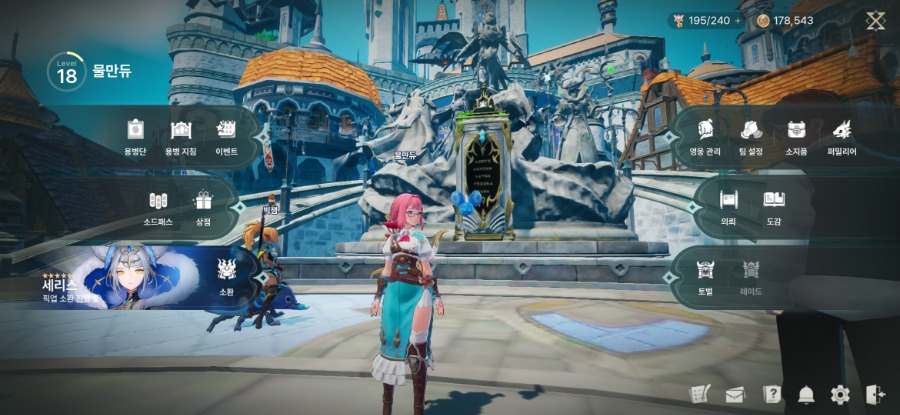Image resolution: width=900 pixels, height=415 pixels.
Task: Open the mail envelope icon
Action: pos(735,395)
